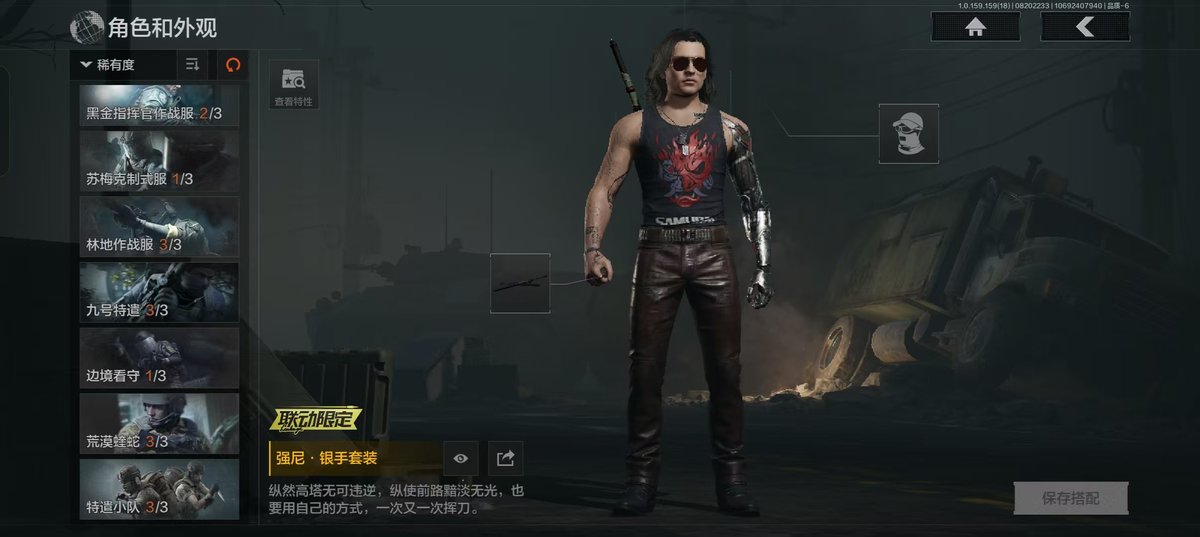1200x537 pixels.
Task: Toggle the eye preview icon
Action: [x=461, y=458]
